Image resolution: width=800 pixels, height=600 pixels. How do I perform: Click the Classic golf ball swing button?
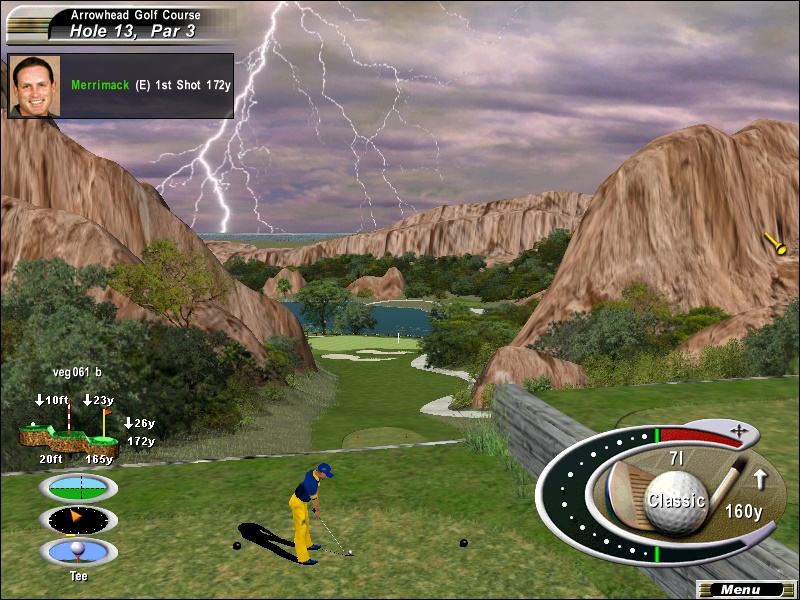click(676, 499)
